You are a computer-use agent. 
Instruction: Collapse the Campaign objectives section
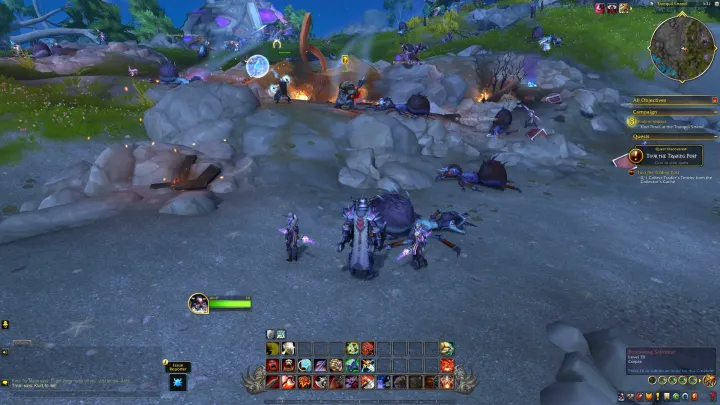[713, 112]
